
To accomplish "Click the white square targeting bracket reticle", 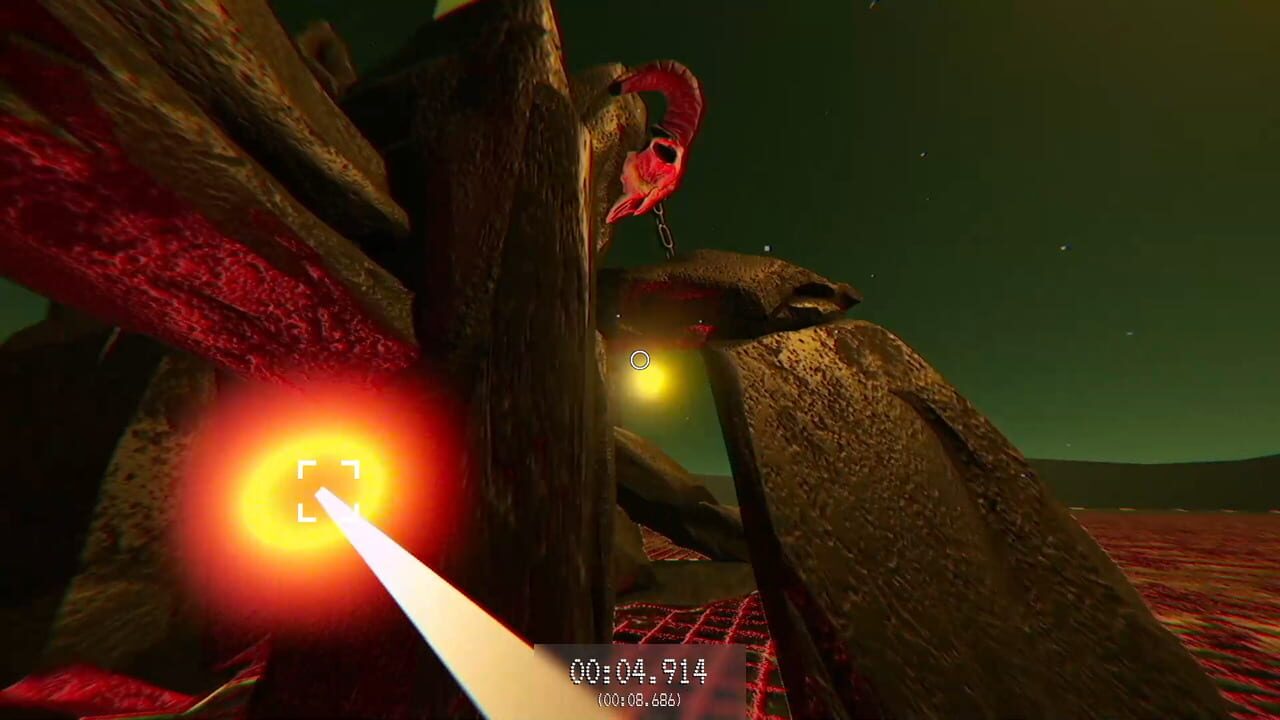I will [x=330, y=489].
